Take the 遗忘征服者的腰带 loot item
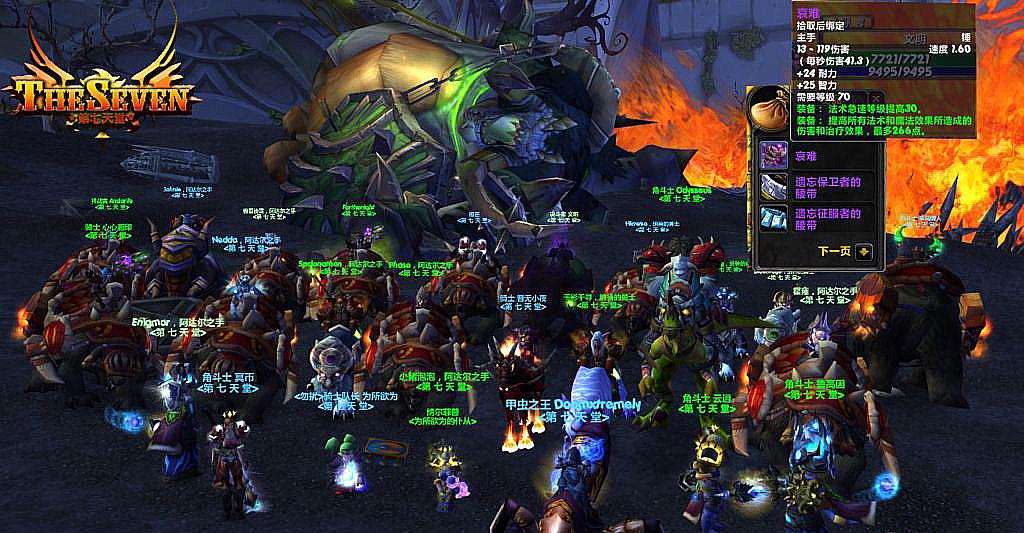This screenshot has height=533, width=1024. [775, 218]
